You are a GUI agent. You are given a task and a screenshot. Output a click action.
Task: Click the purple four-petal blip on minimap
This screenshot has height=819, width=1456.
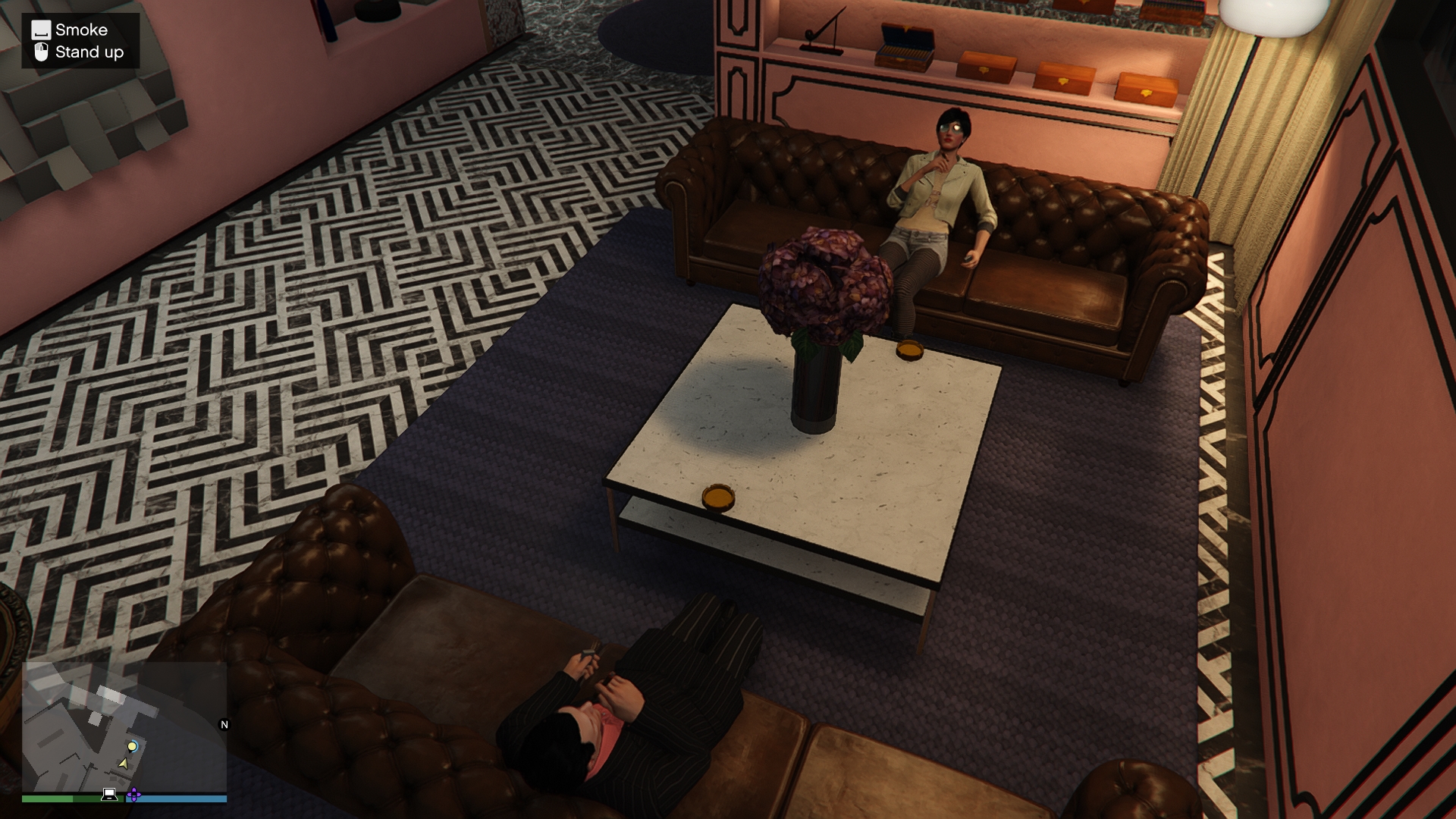[133, 795]
